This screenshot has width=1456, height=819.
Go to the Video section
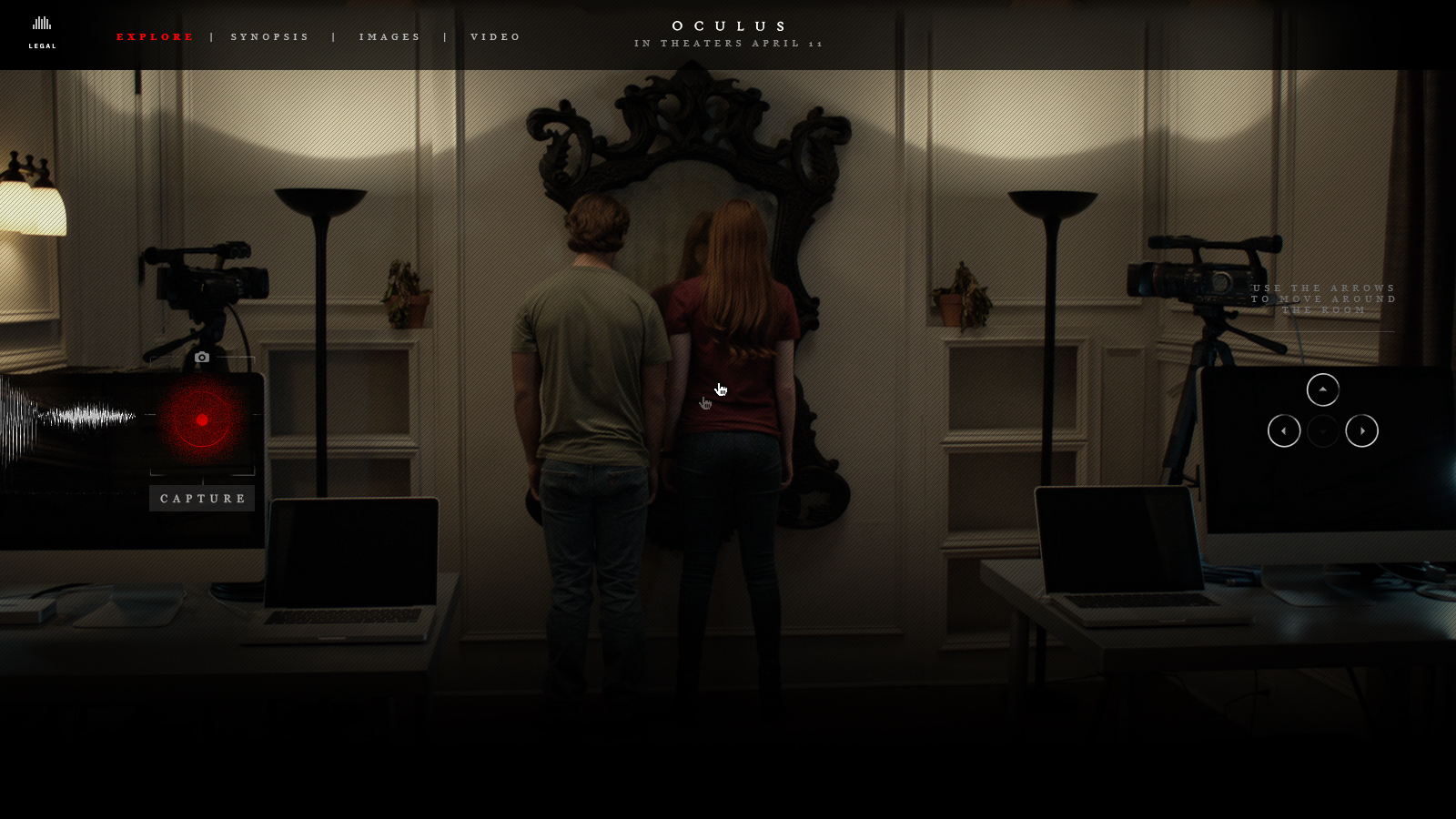pyautogui.click(x=496, y=37)
